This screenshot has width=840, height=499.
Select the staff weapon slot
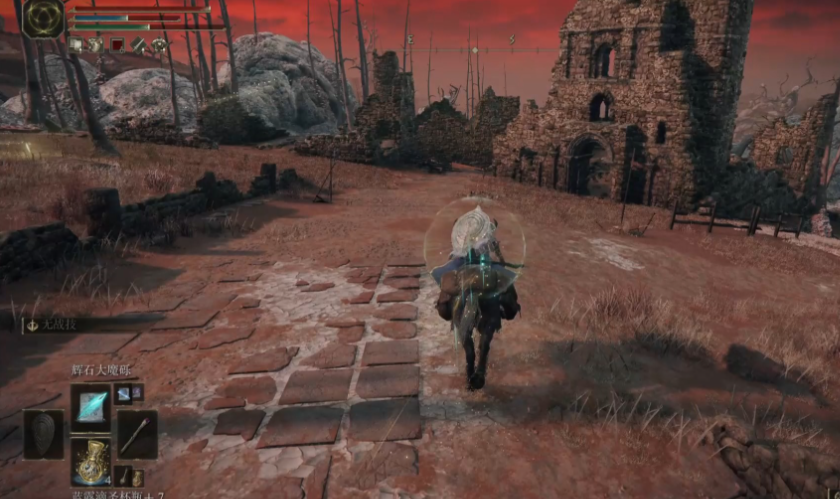(137, 434)
